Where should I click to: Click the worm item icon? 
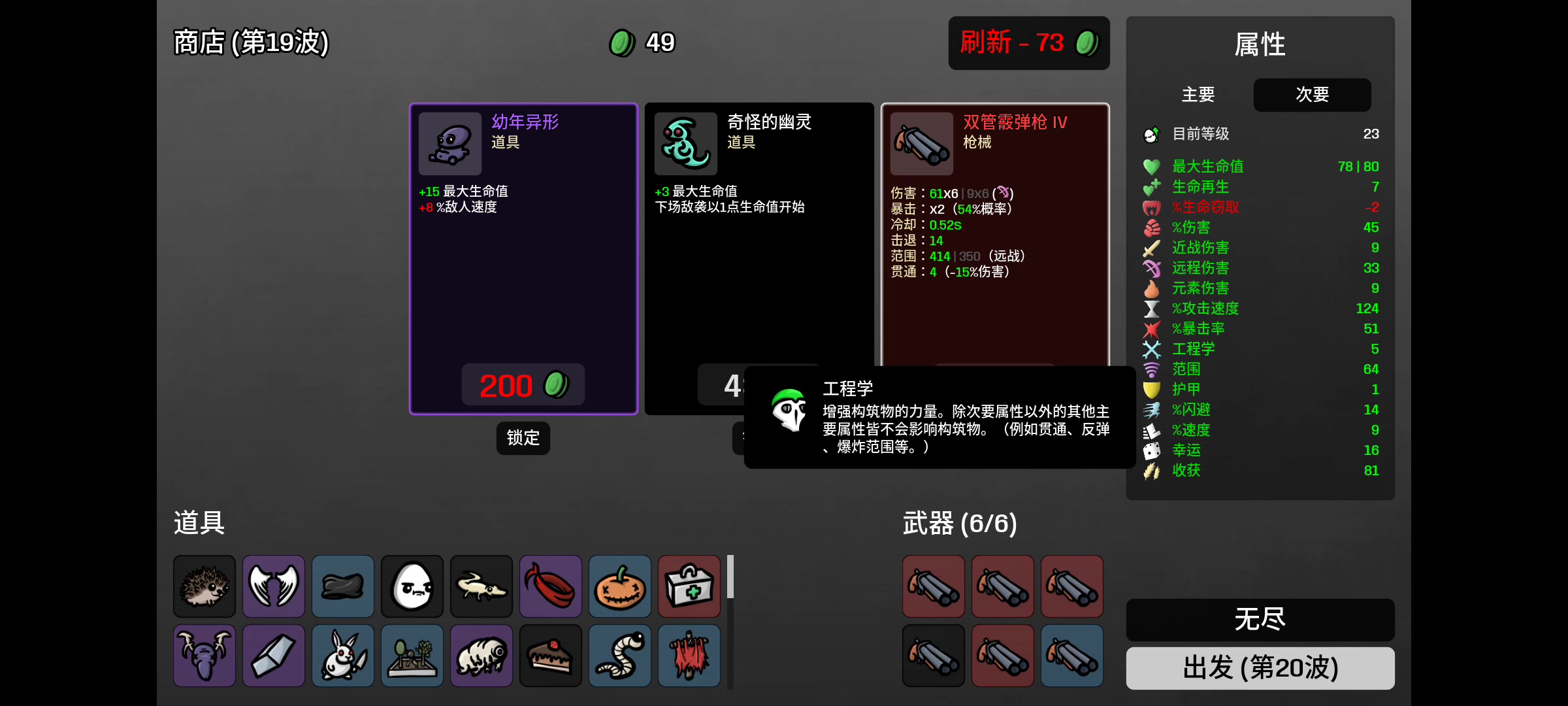coord(619,656)
